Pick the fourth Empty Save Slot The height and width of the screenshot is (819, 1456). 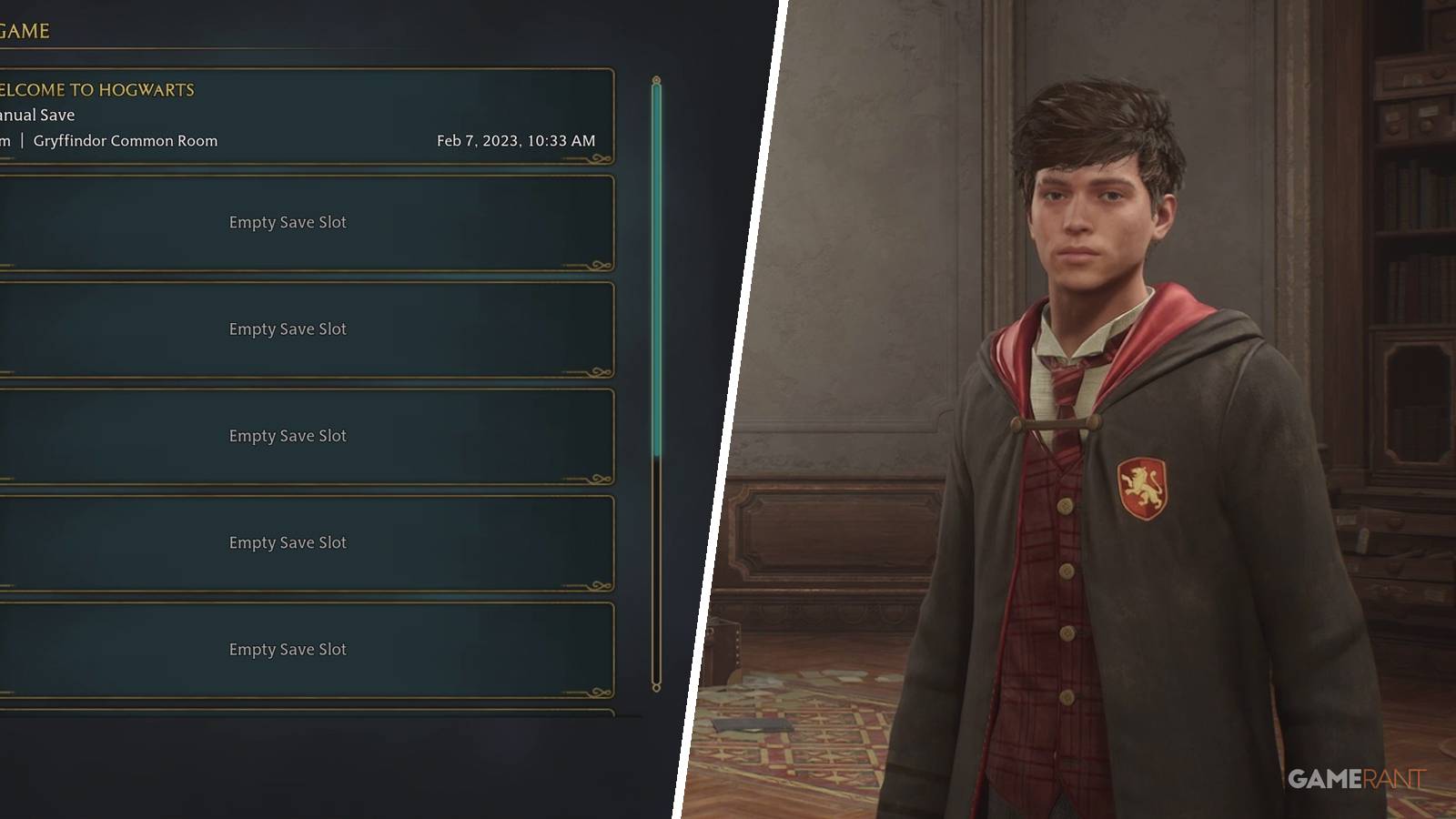tap(288, 542)
